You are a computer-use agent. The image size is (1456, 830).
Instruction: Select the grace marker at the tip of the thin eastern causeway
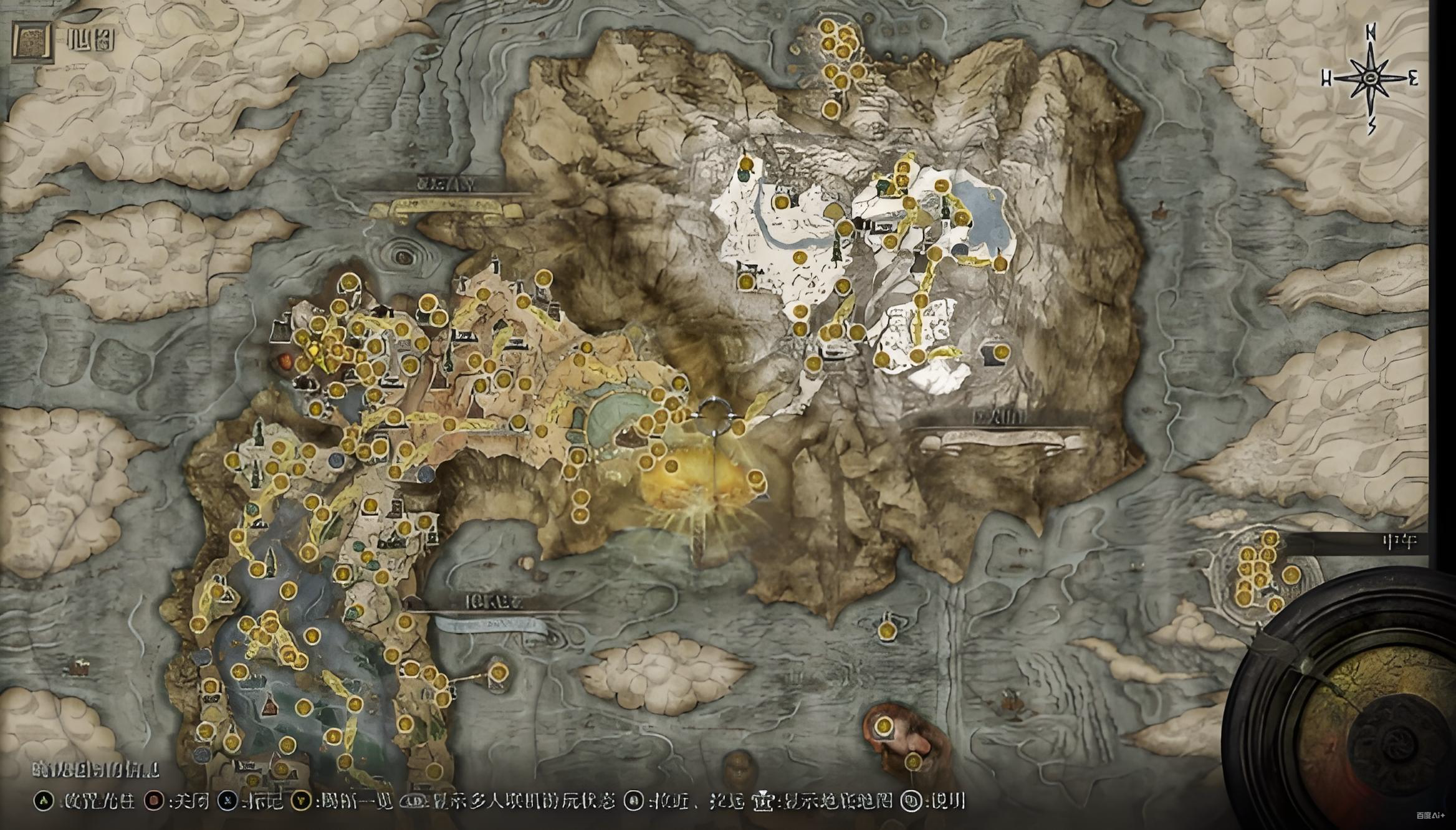(x=497, y=672)
